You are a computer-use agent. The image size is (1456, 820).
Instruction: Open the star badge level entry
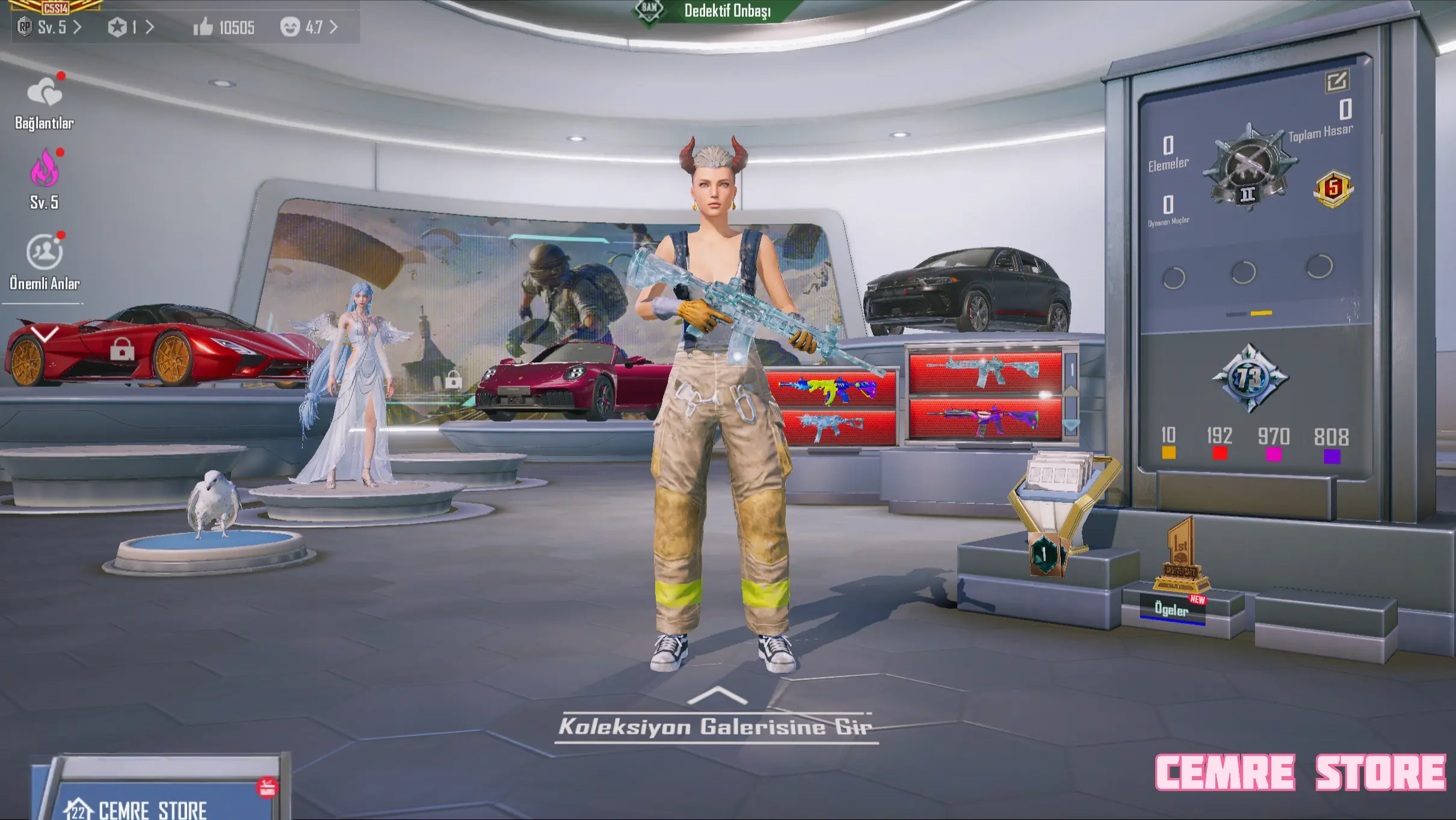(131, 27)
